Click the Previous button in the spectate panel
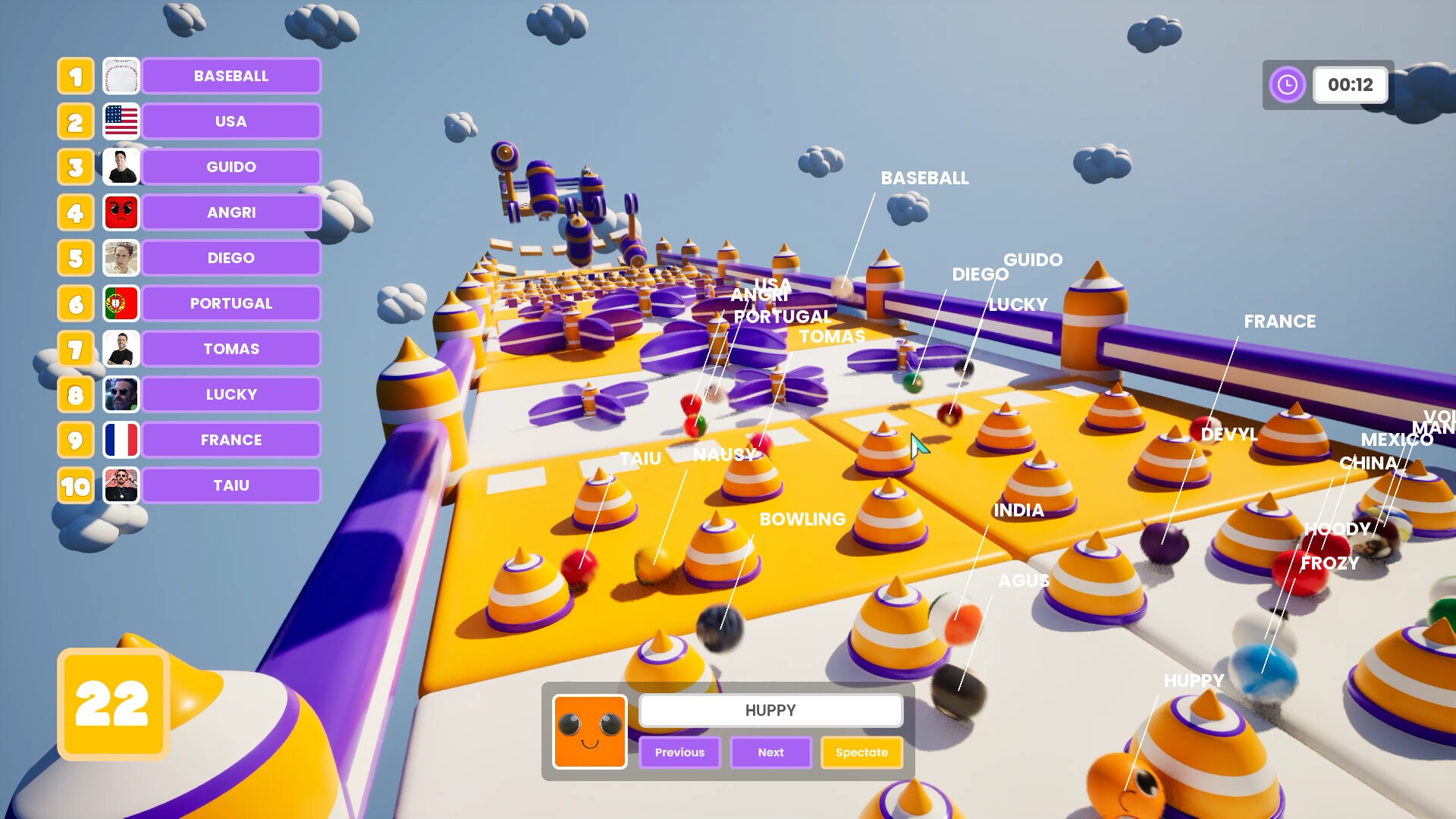 [679, 752]
